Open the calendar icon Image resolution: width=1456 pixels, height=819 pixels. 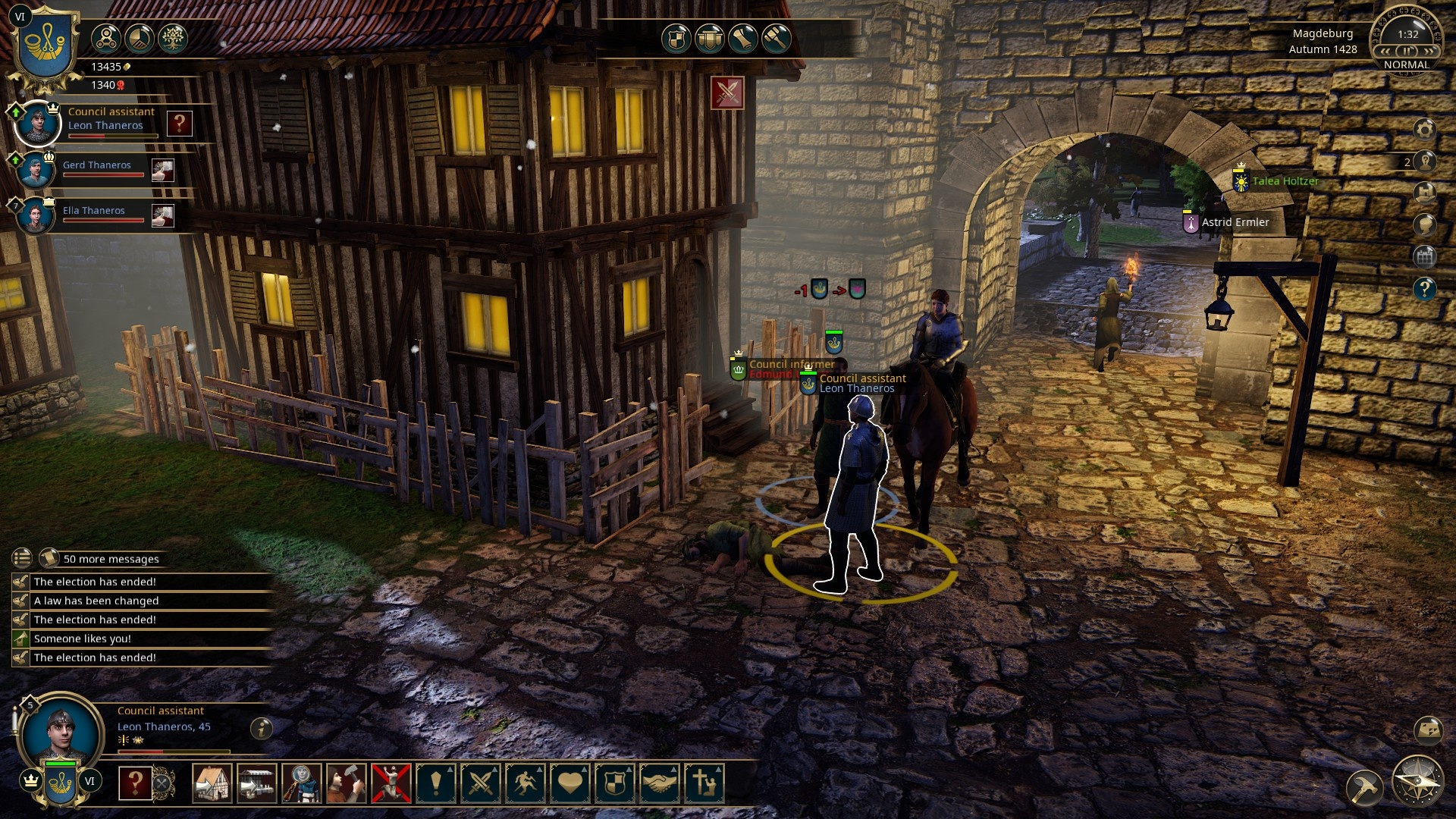(1424, 256)
